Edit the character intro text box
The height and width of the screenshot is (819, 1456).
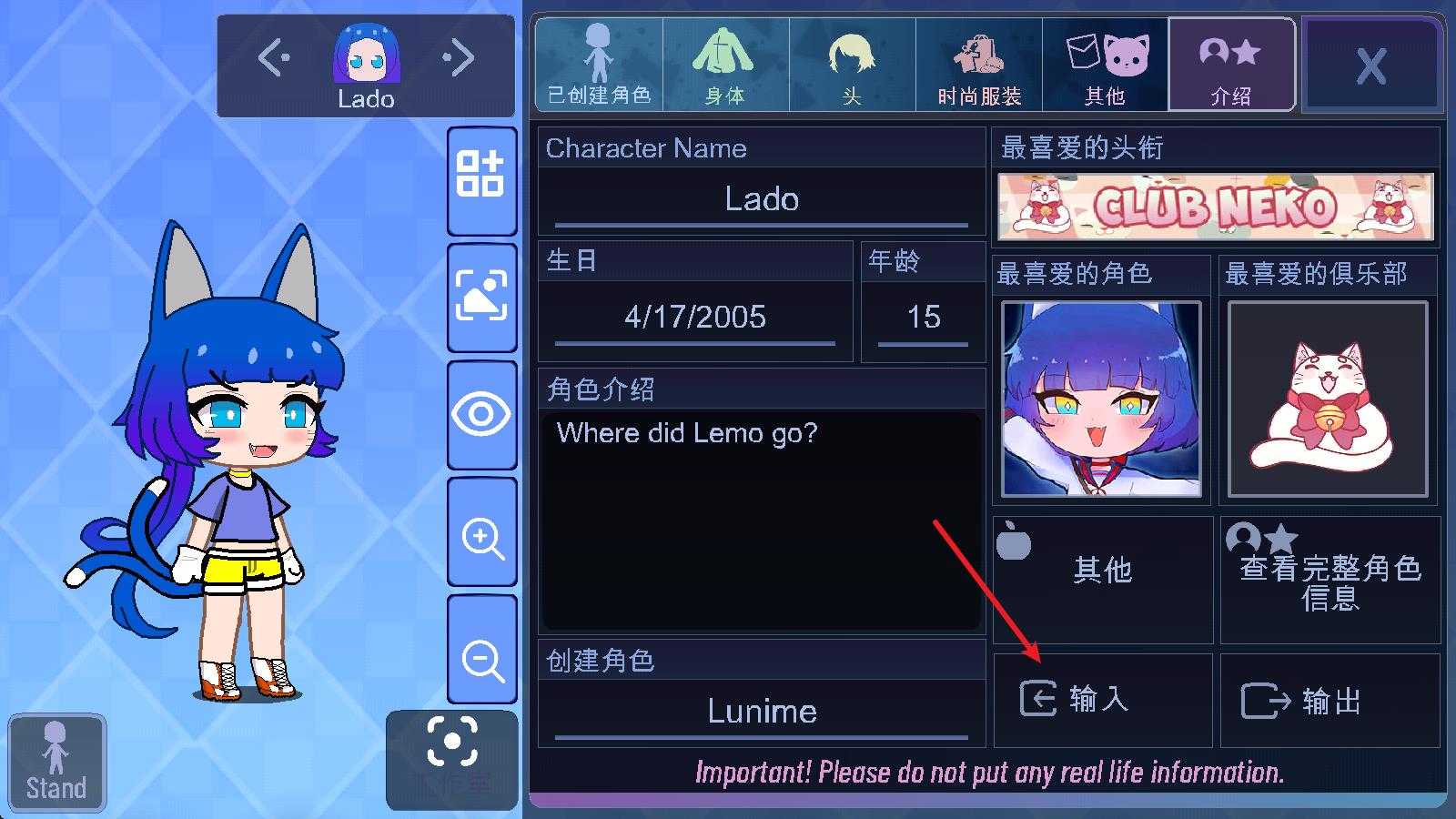point(762,521)
